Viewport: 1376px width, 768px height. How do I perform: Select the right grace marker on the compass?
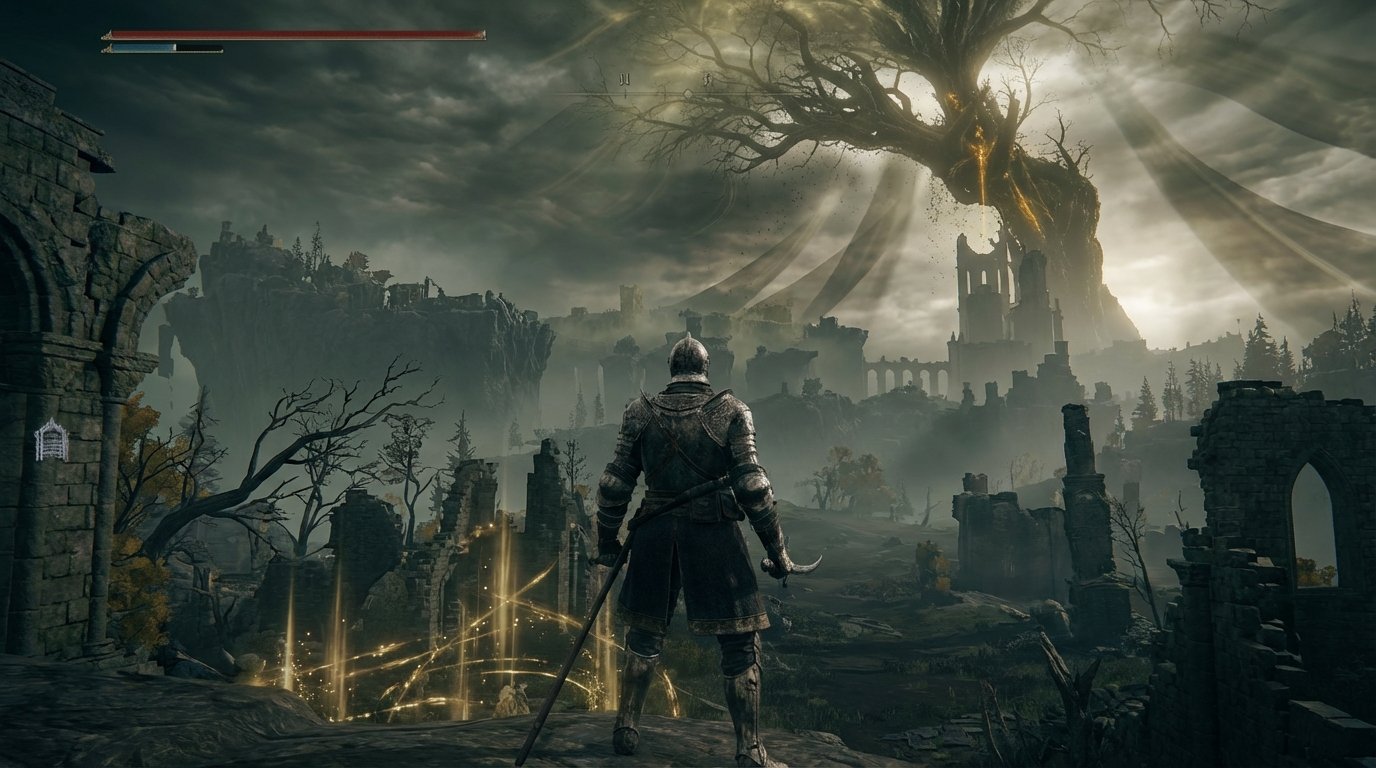click(x=707, y=79)
